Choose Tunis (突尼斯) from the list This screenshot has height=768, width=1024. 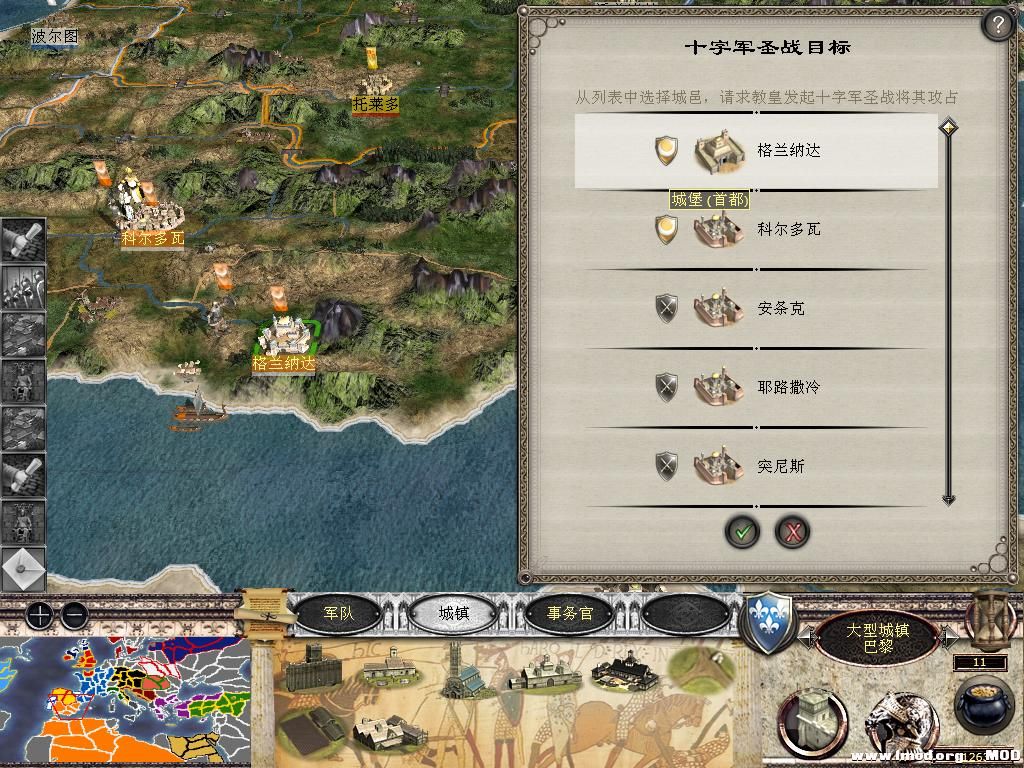(x=756, y=465)
